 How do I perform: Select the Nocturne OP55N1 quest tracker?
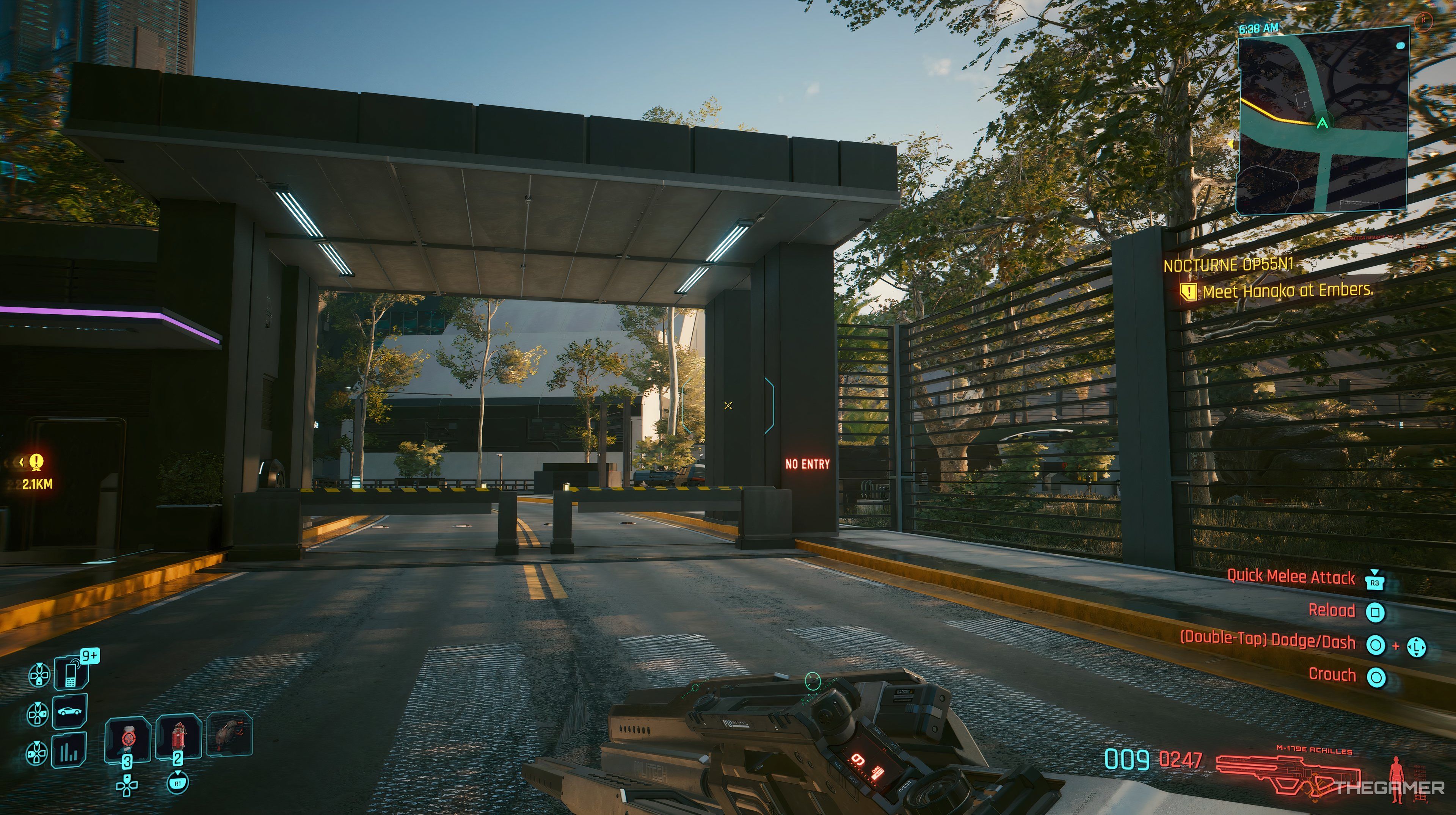[1228, 265]
